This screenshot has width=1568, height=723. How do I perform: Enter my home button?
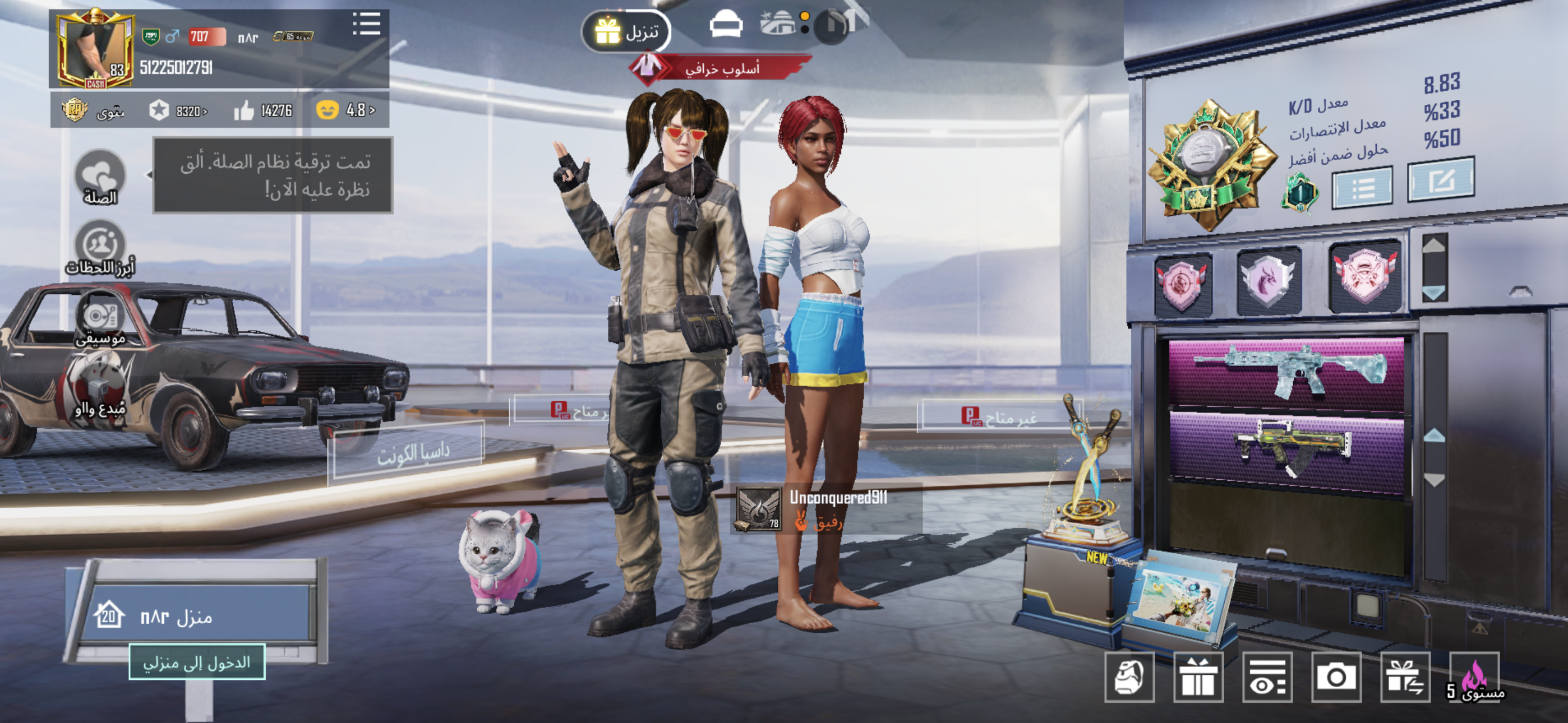pos(197,661)
